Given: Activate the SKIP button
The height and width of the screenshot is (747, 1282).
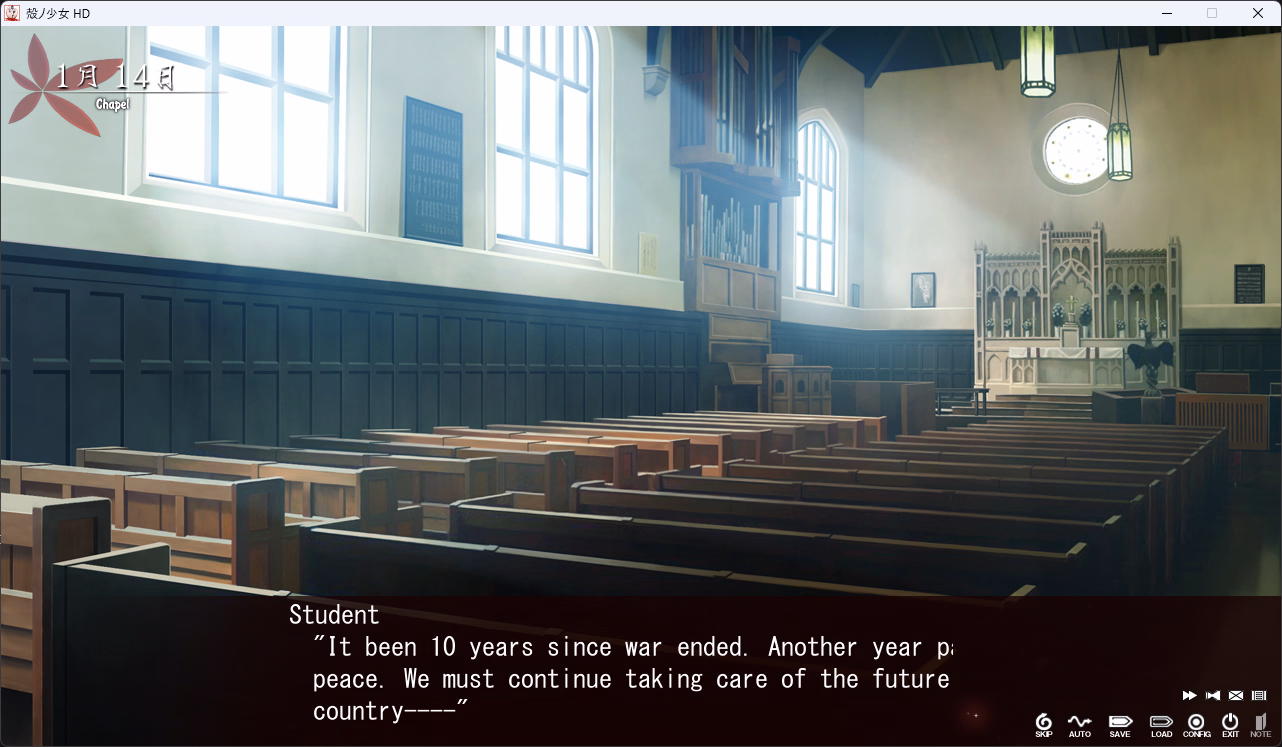Looking at the screenshot, I should click(1043, 724).
